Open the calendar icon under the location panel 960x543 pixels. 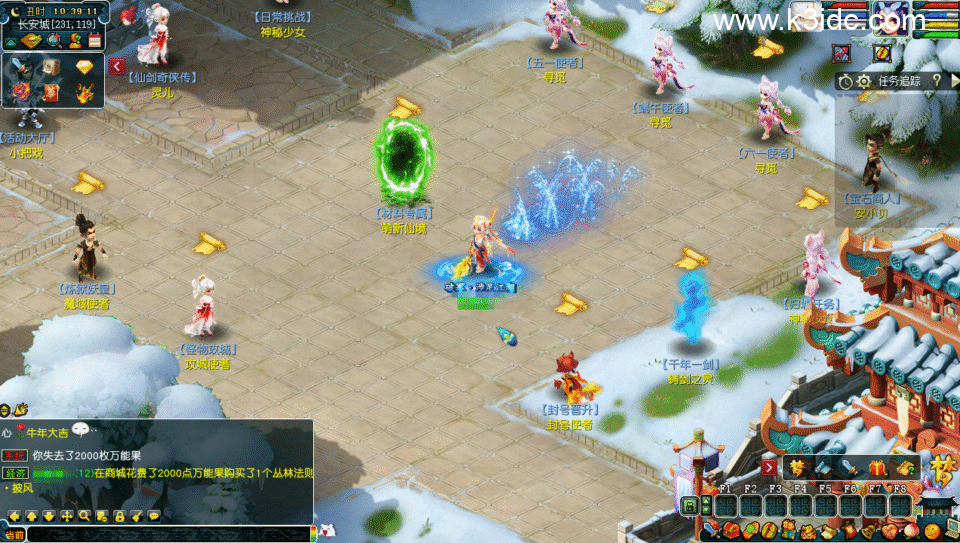(x=95, y=41)
